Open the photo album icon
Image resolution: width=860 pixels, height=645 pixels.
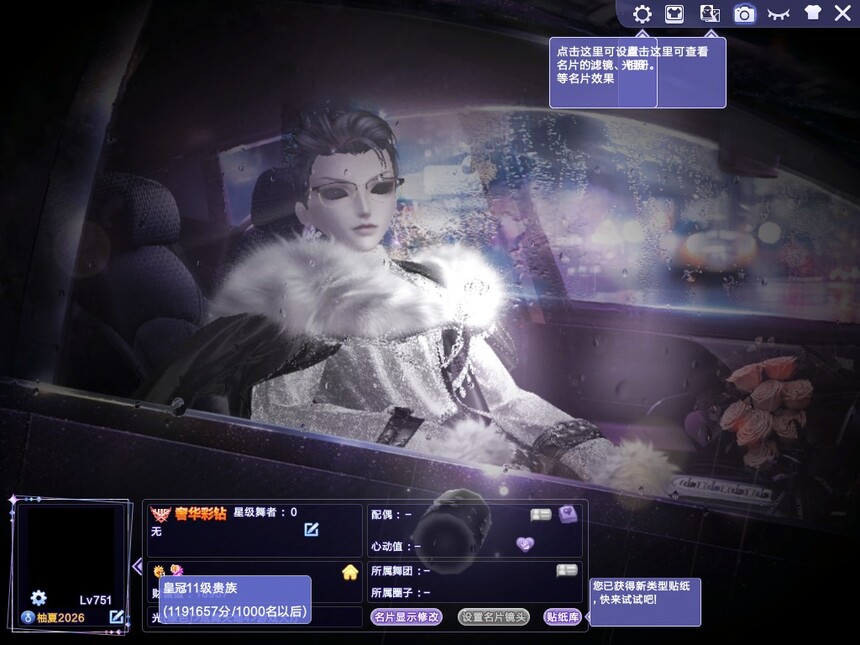coord(709,14)
